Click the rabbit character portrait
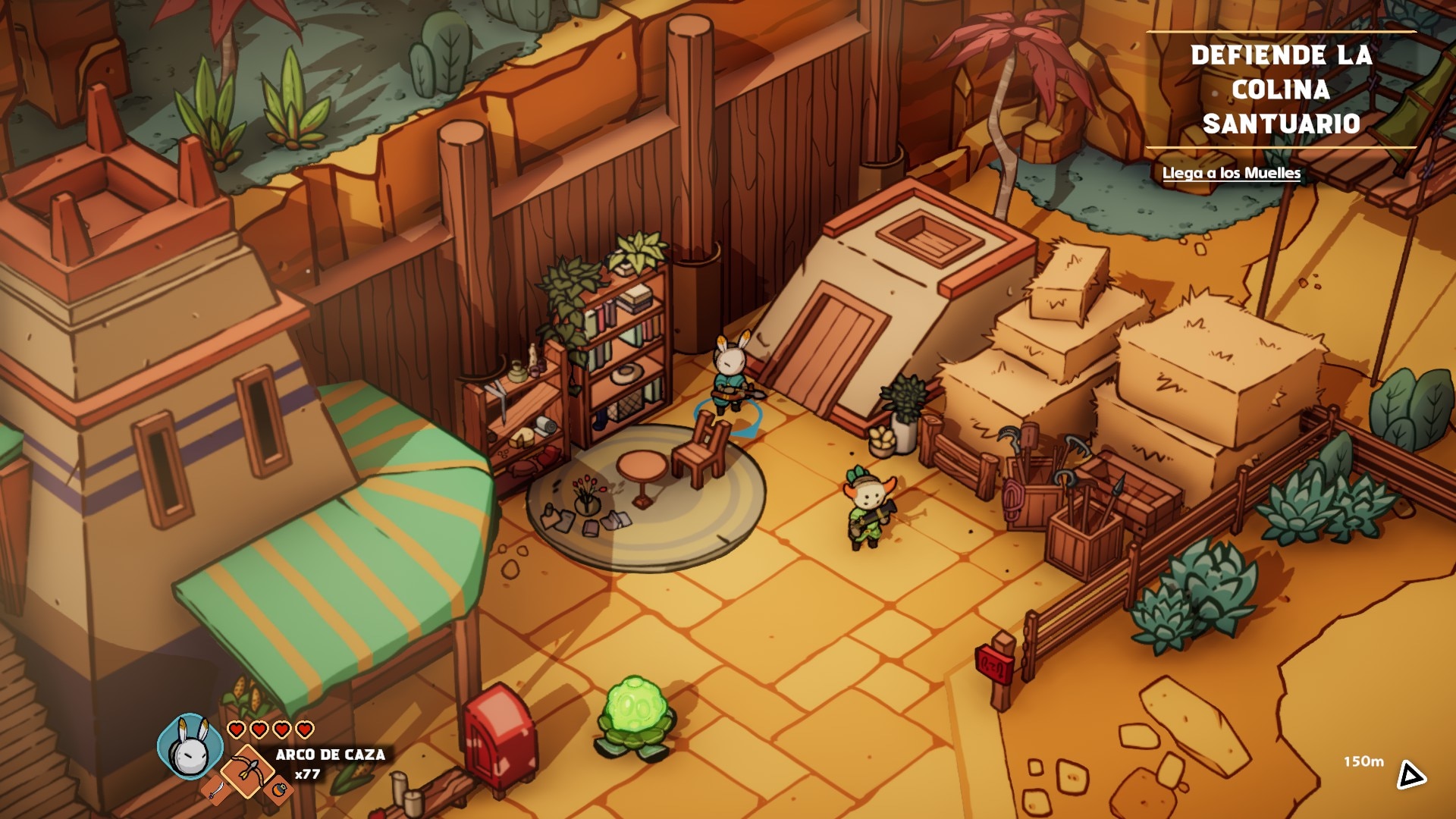 (x=190, y=748)
